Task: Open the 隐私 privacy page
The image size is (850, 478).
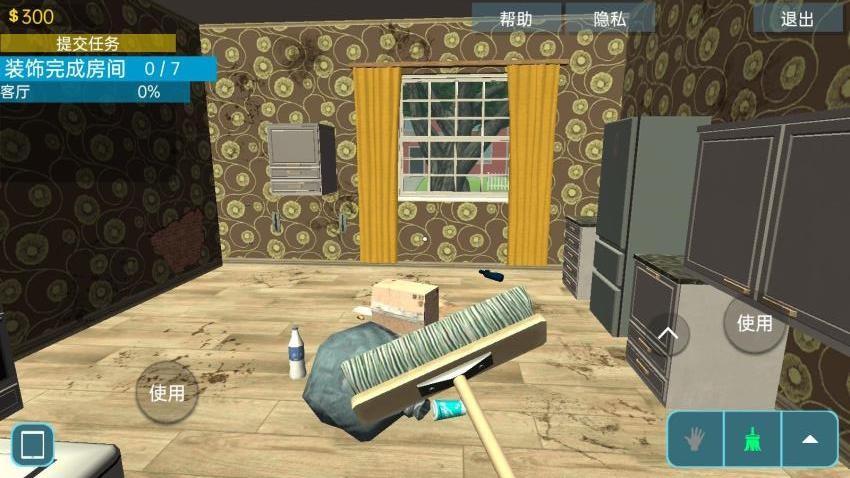Action: coord(609,18)
